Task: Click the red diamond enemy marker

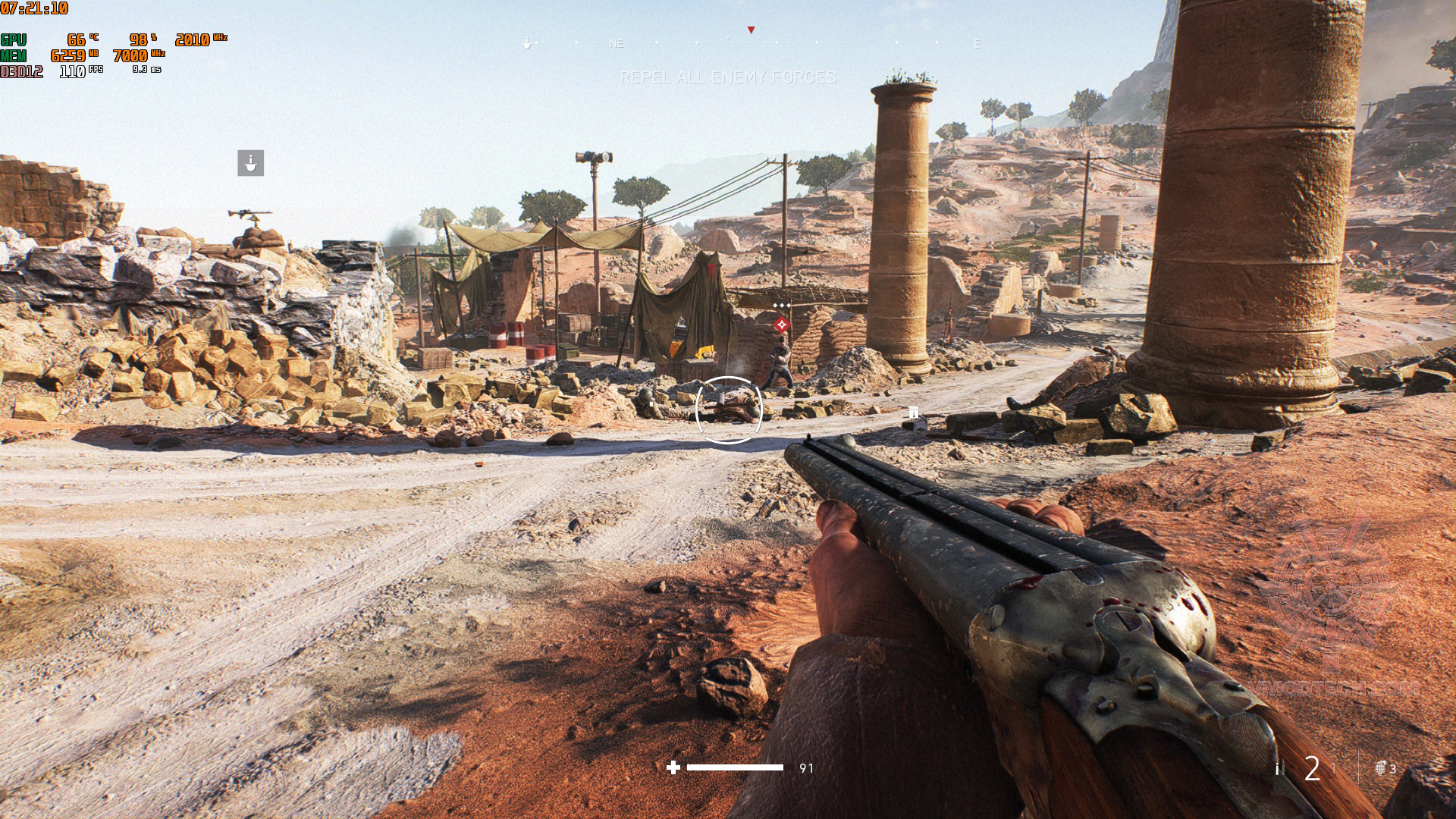Action: [x=782, y=325]
